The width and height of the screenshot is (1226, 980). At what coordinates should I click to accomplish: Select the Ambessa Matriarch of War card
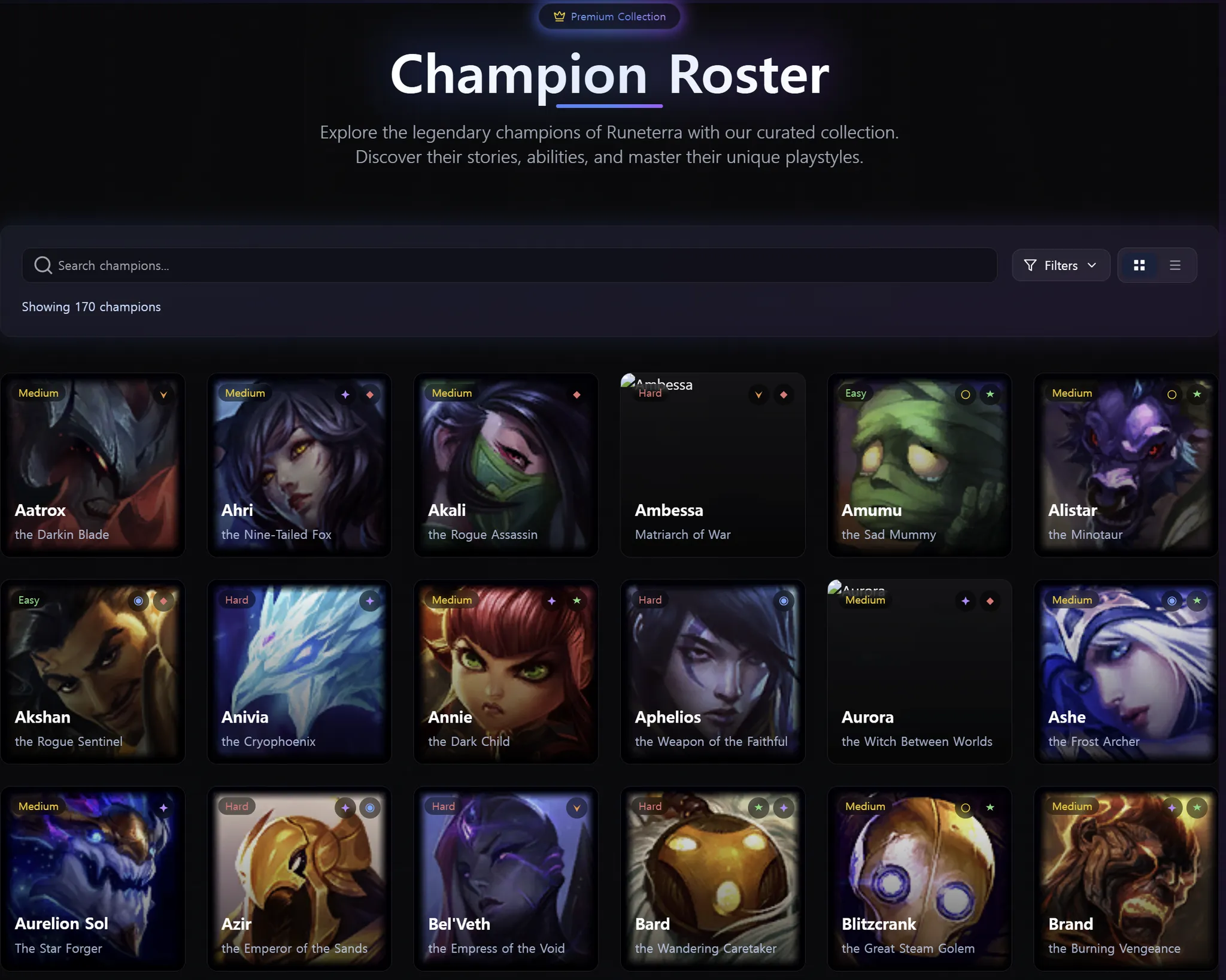coord(712,465)
